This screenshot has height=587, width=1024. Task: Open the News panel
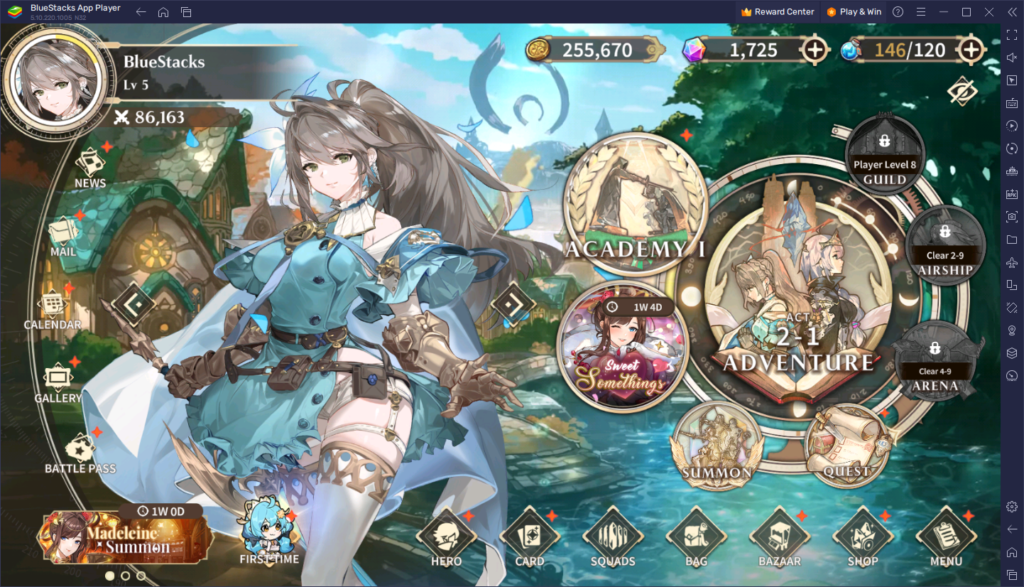(x=90, y=165)
